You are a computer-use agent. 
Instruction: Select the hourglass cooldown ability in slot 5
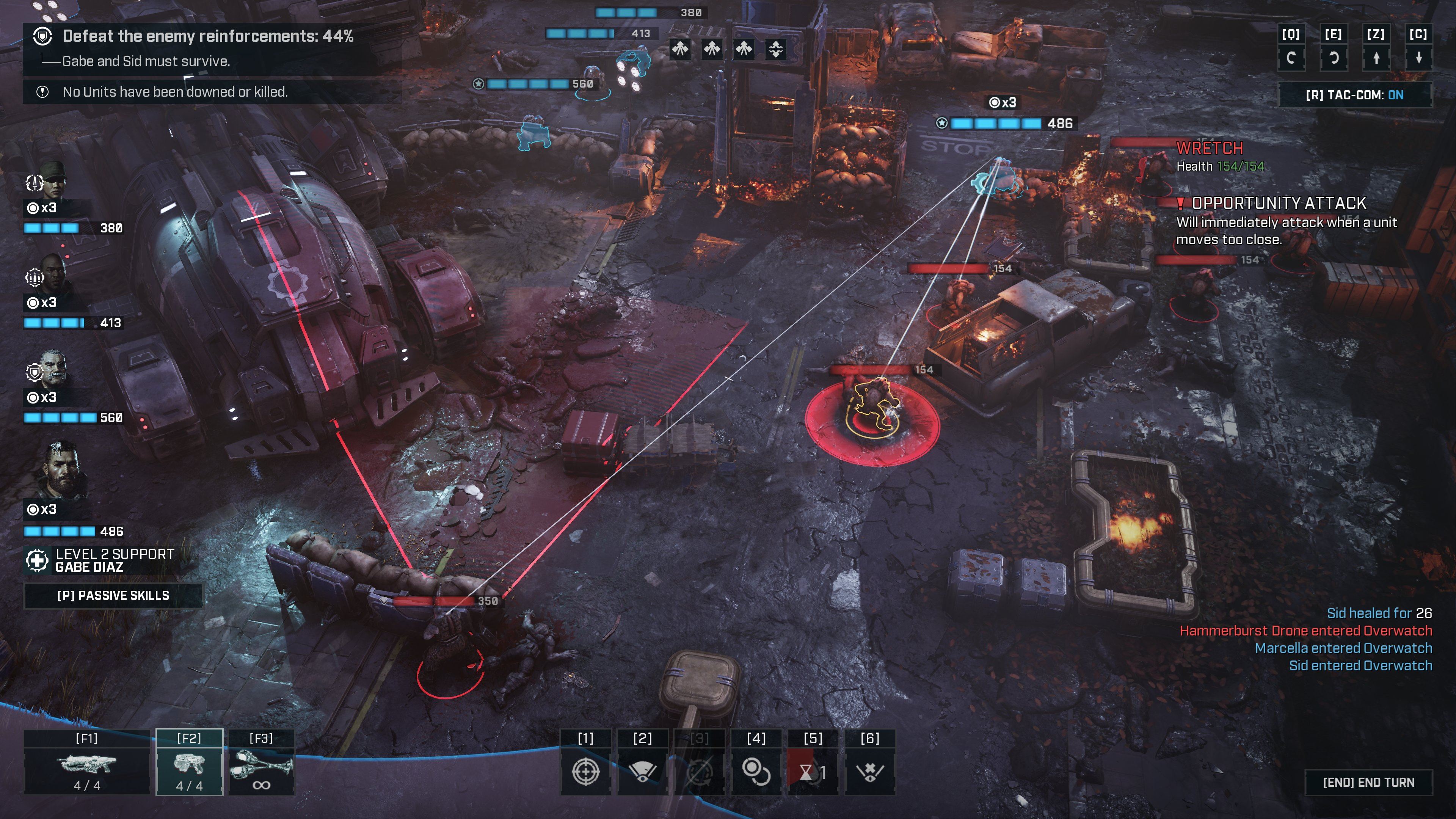click(813, 771)
